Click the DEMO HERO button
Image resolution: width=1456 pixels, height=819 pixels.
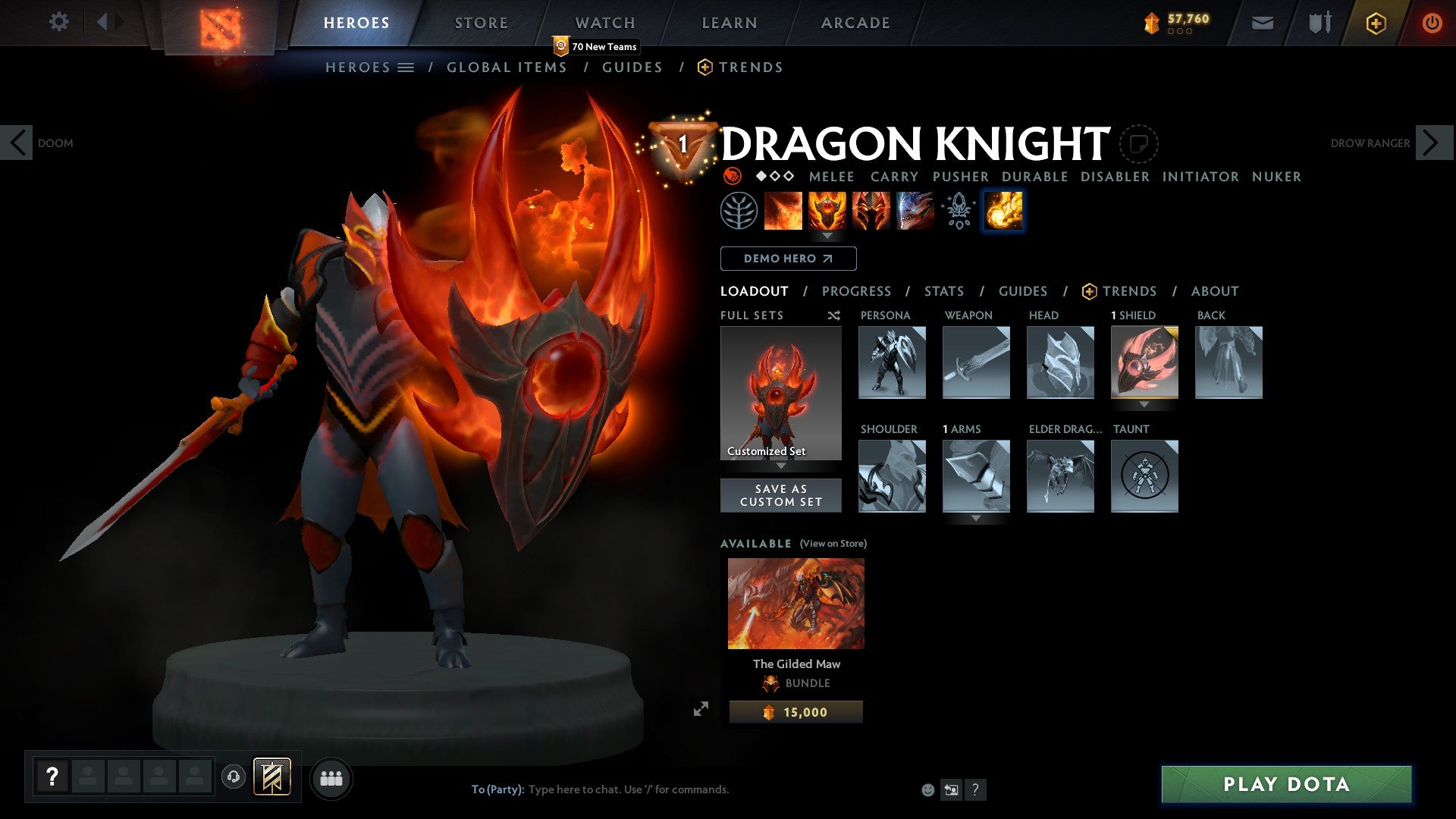click(x=787, y=259)
